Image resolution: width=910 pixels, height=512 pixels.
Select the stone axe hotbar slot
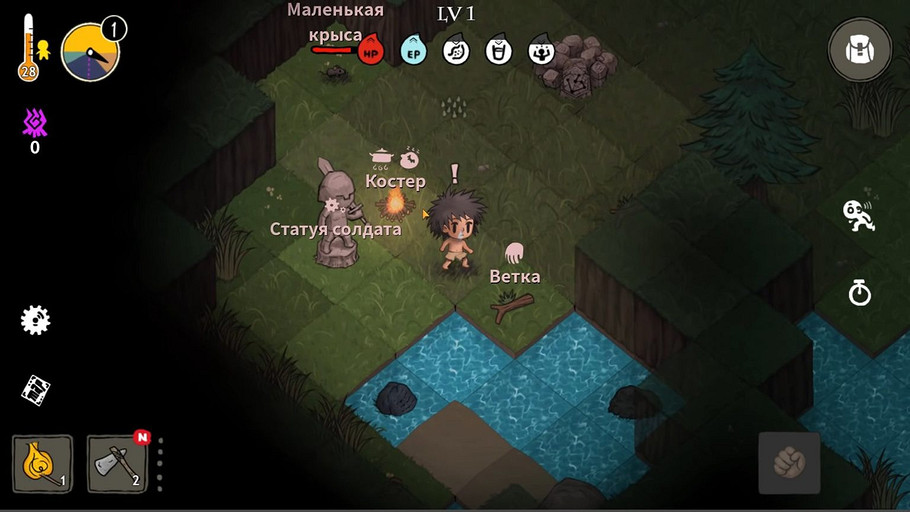(117, 464)
